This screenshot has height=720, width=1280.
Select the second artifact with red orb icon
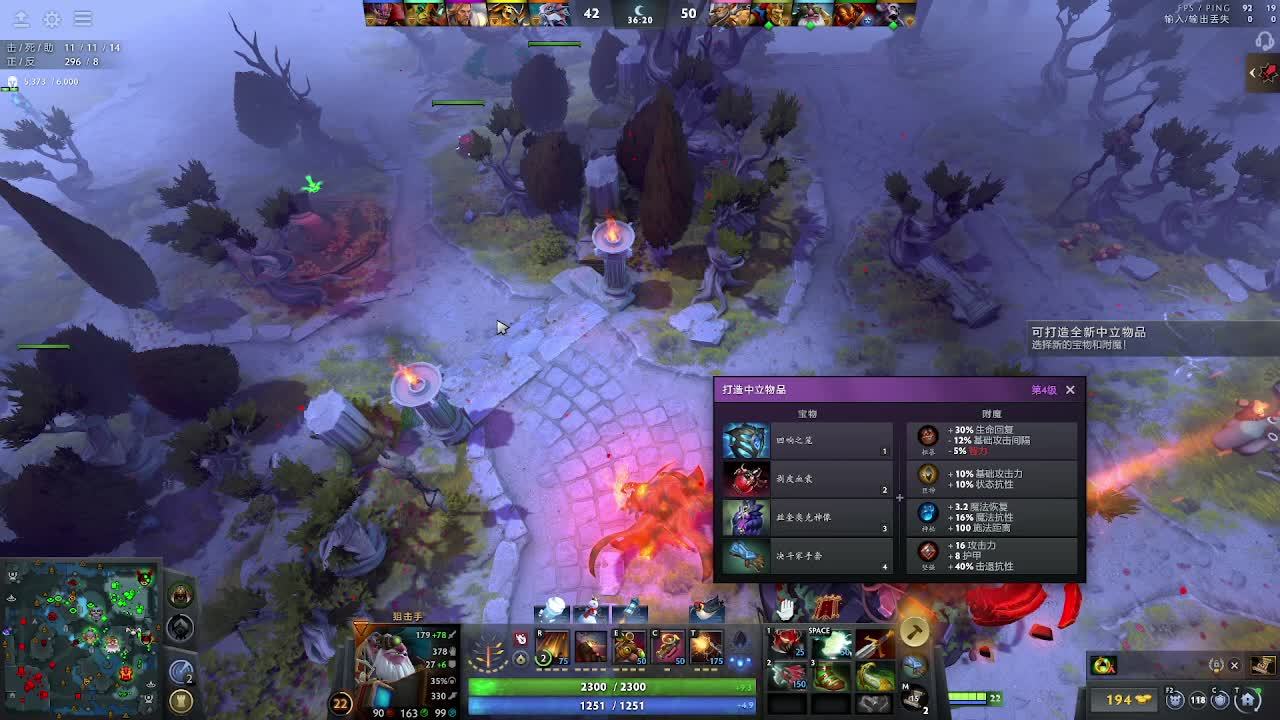click(x=807, y=479)
